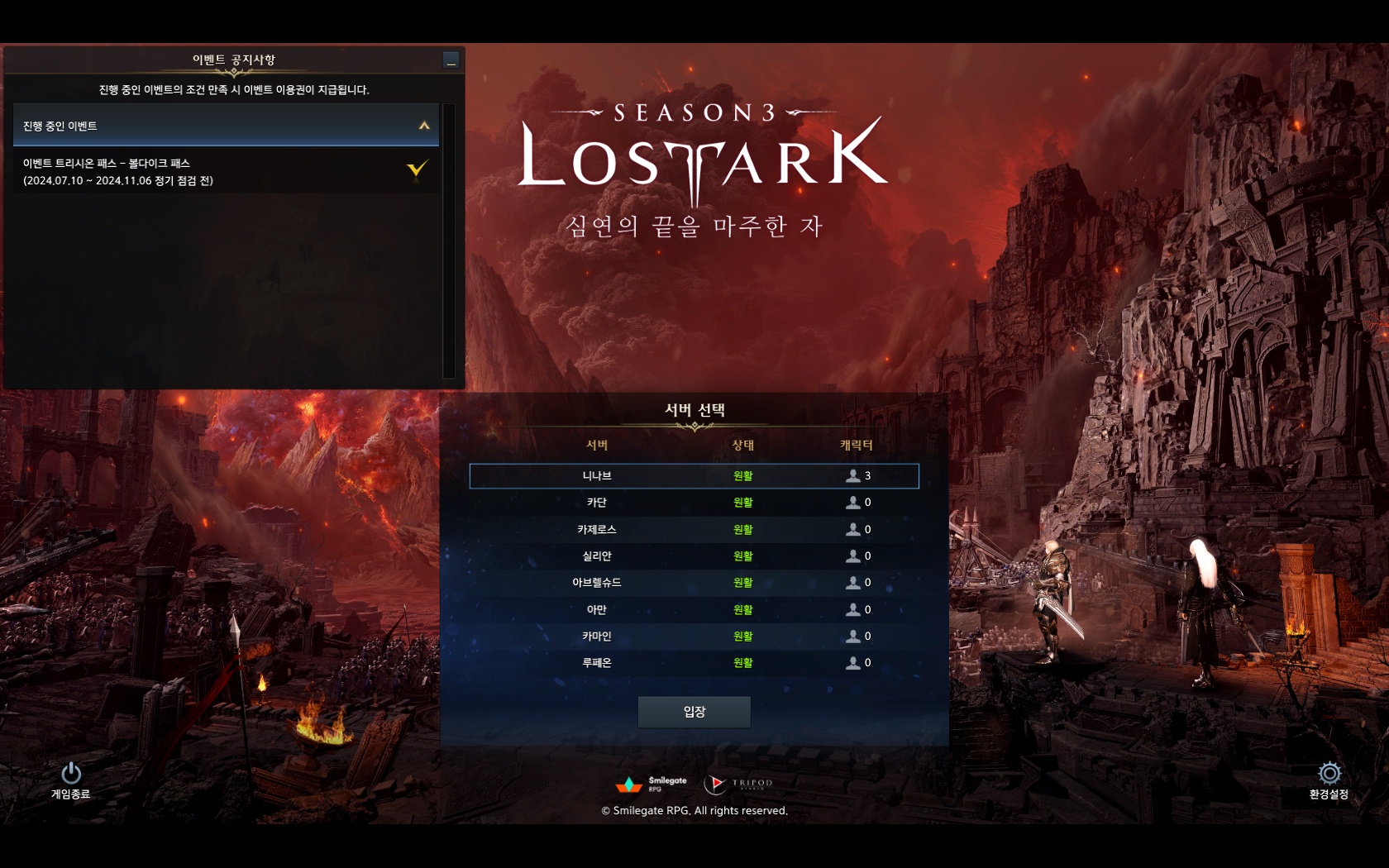Minimize the 이벤트 공지사항 panel

tap(451, 60)
